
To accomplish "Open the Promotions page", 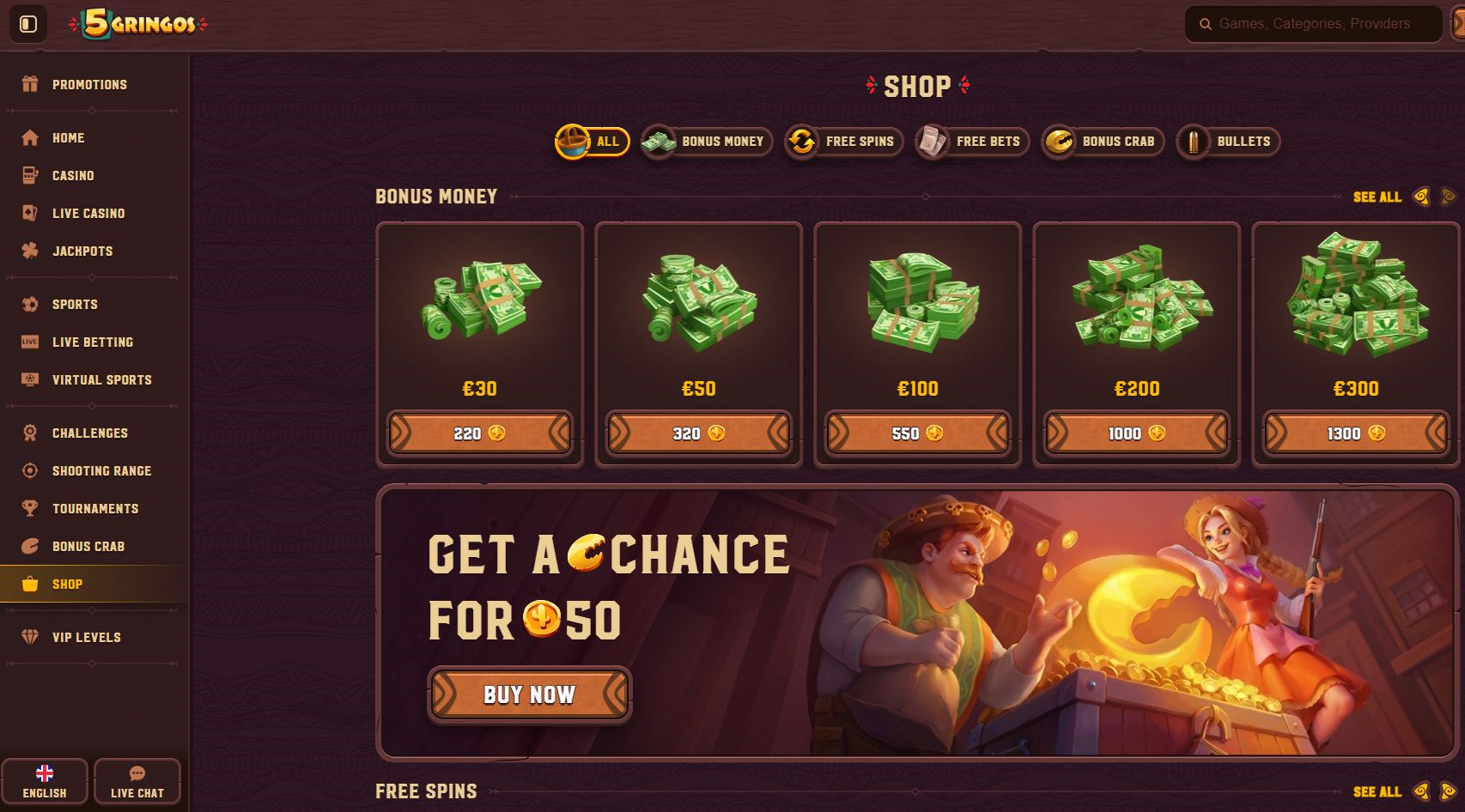I will click(x=88, y=84).
